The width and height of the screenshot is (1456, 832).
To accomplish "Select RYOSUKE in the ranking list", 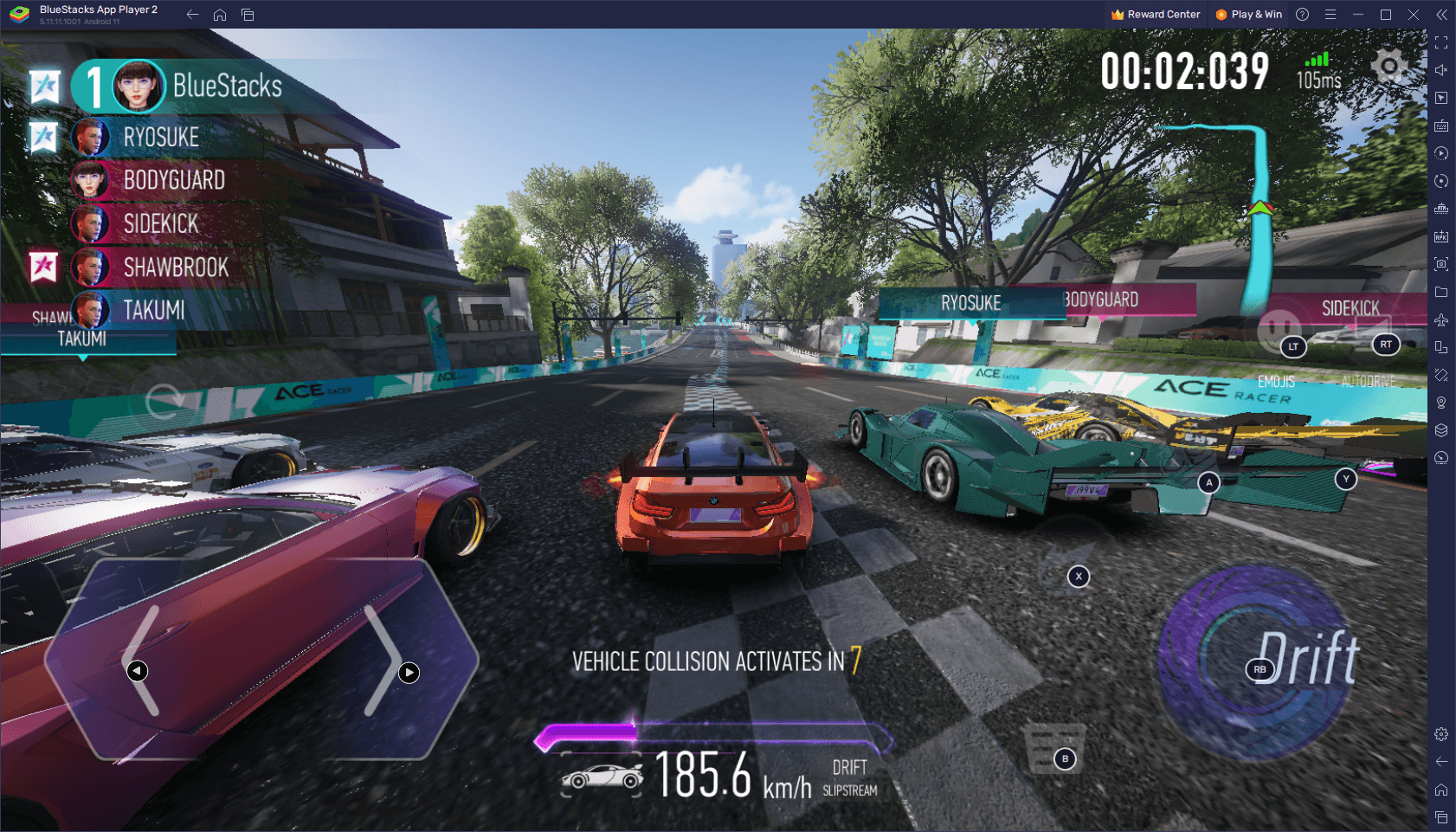I will coord(160,138).
